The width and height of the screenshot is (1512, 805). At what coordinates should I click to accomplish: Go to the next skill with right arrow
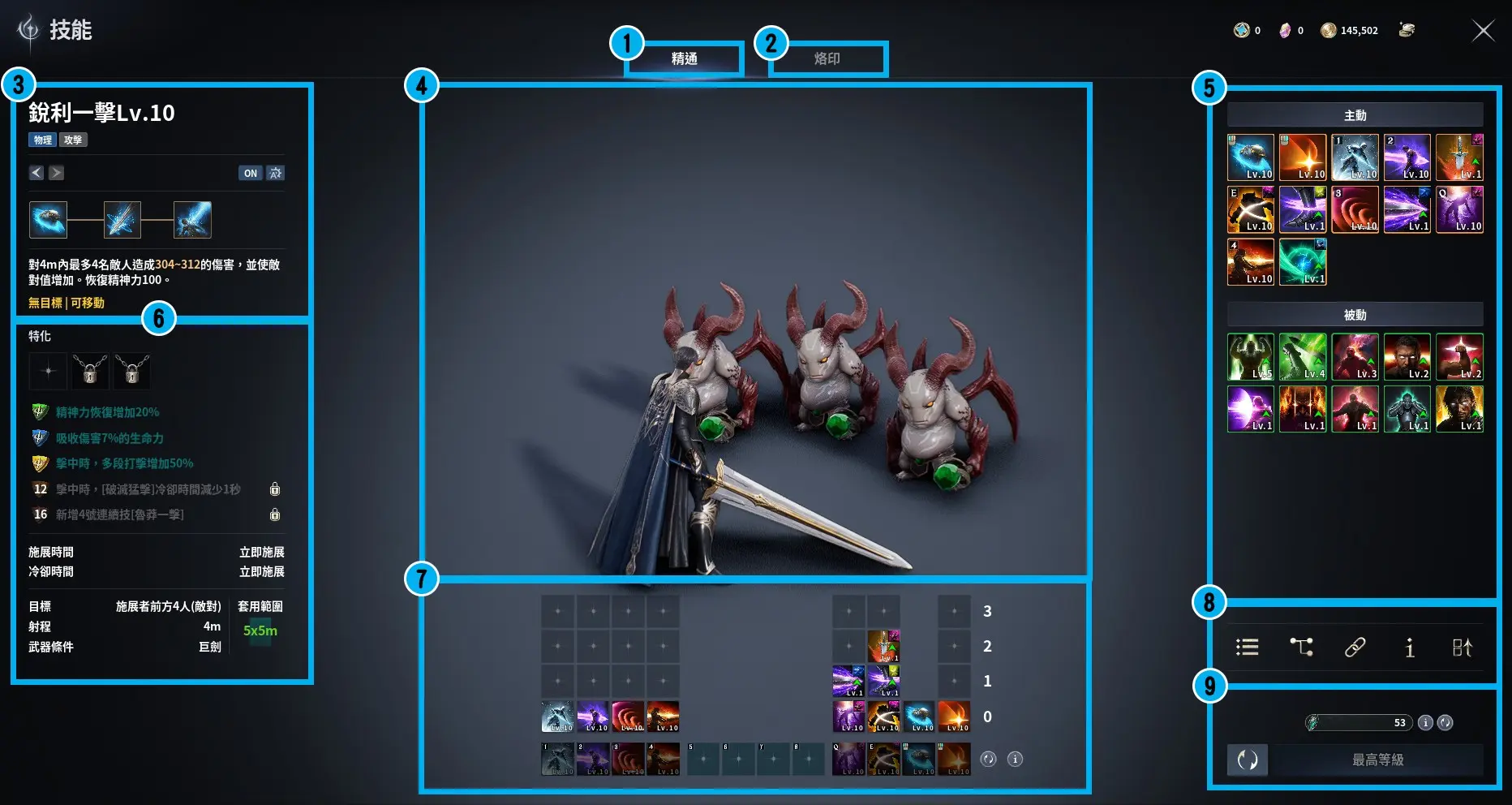coord(56,173)
